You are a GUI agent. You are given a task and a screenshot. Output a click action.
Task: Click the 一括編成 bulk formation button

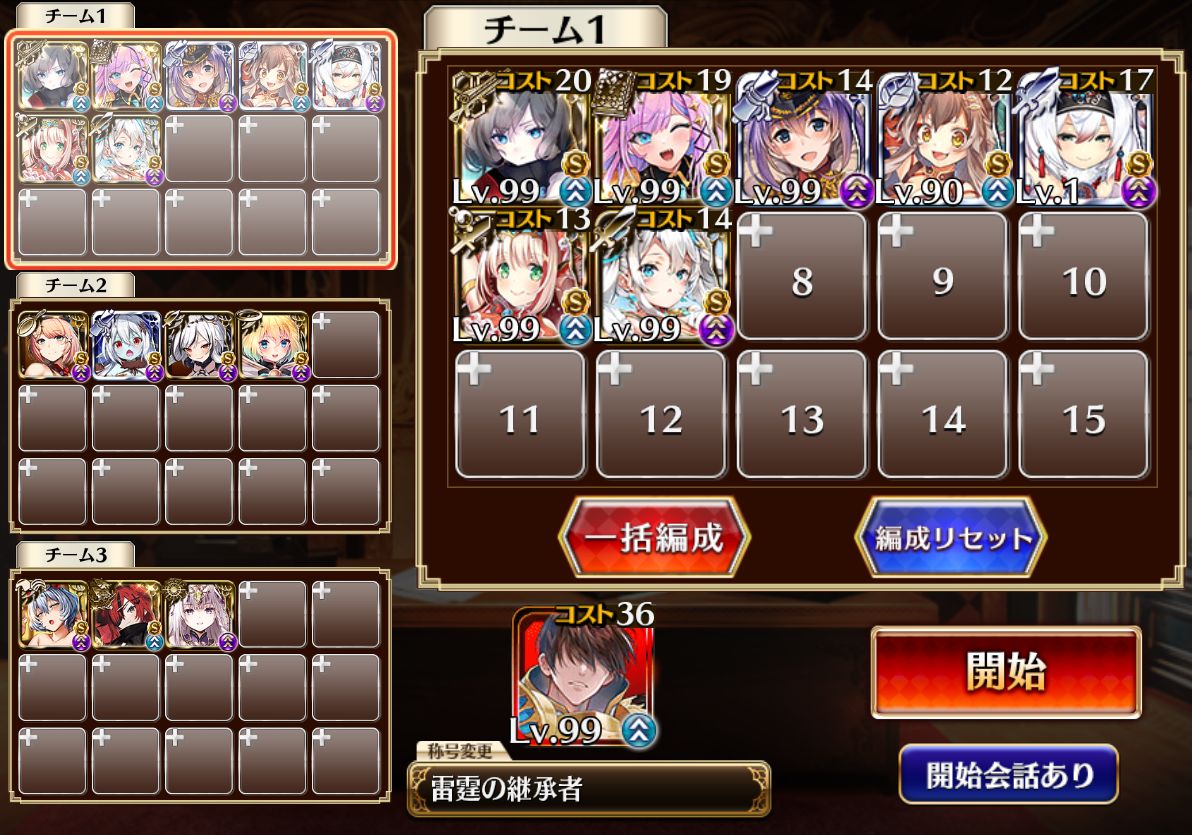(x=654, y=538)
